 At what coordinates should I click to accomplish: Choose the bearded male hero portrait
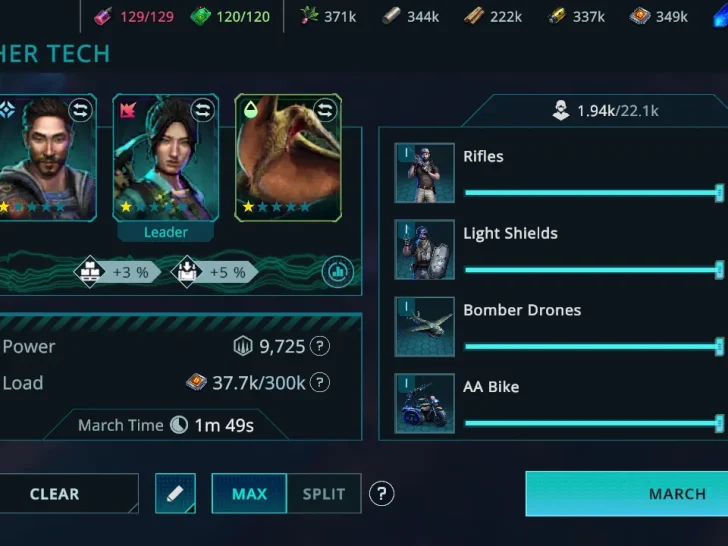45,158
